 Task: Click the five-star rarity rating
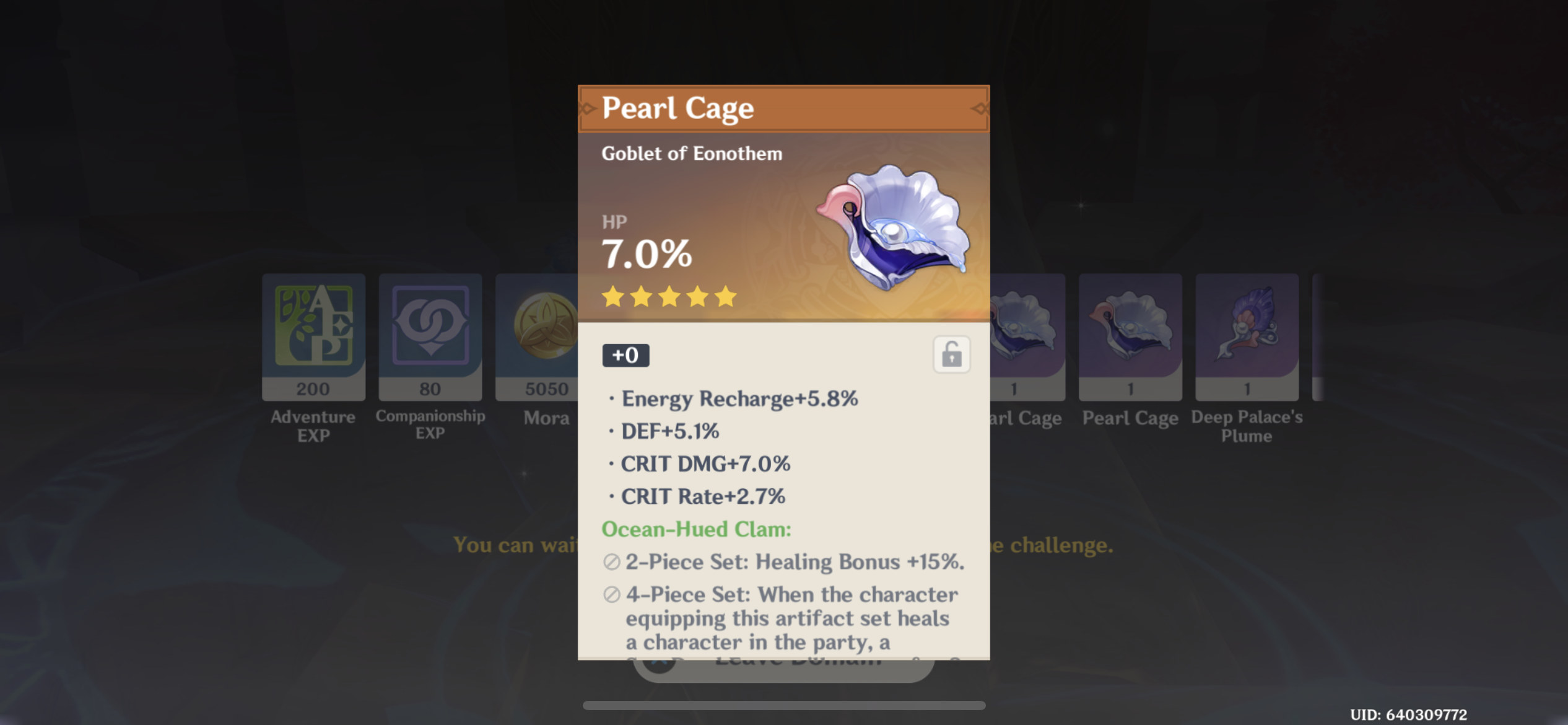coord(668,297)
